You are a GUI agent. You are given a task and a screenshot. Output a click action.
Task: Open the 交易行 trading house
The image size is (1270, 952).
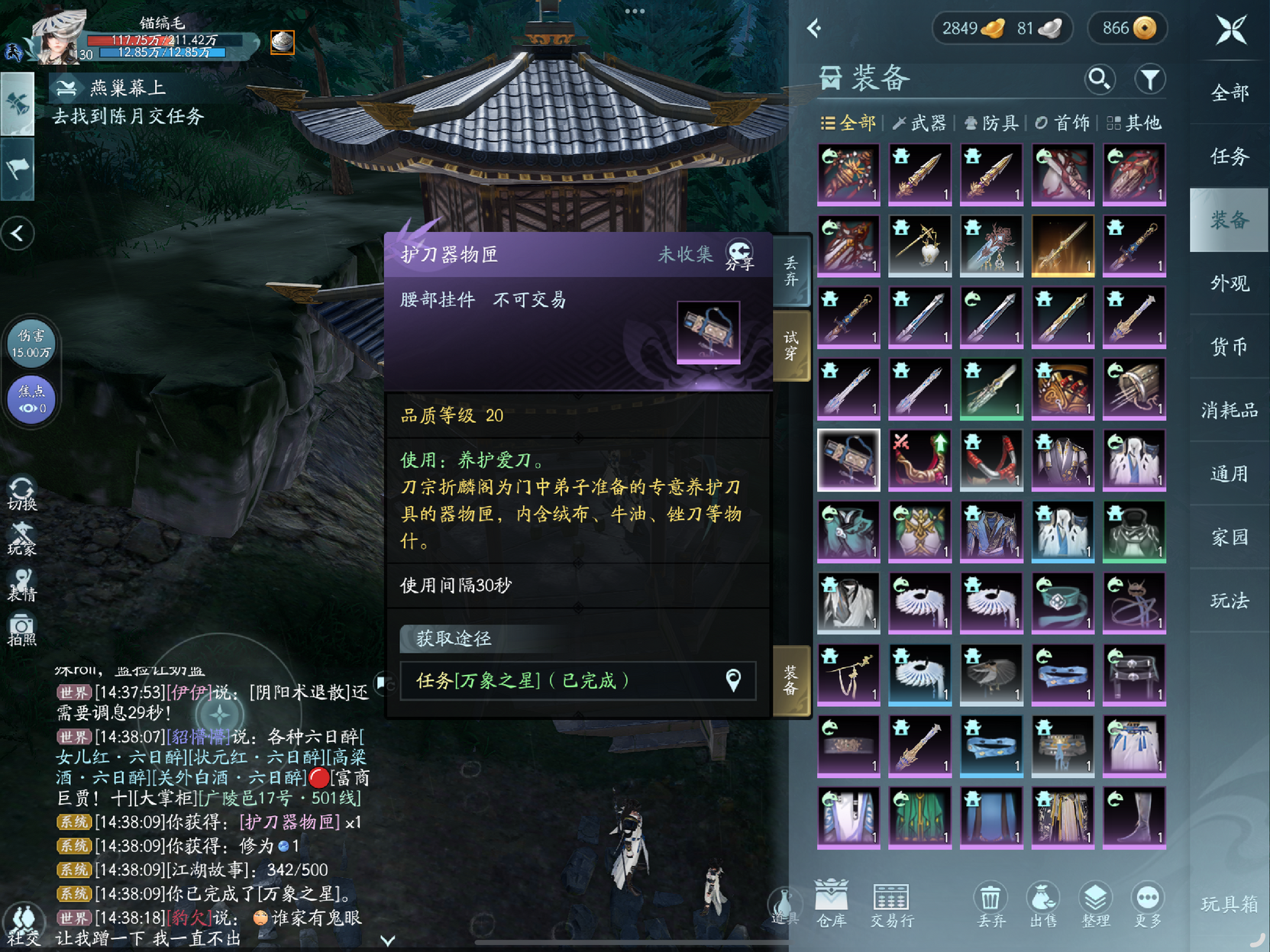[x=891, y=903]
